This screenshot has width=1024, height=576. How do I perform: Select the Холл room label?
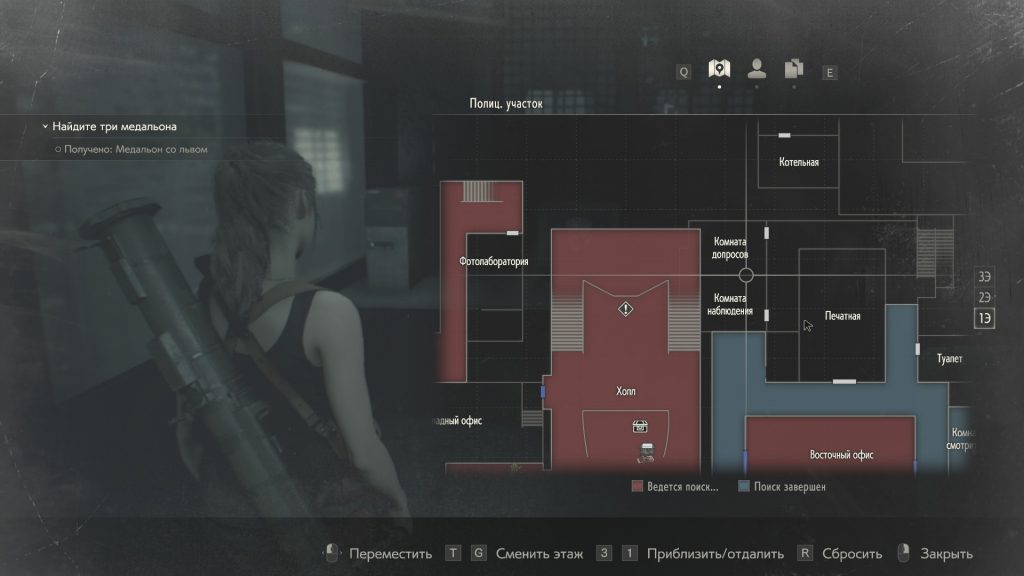[626, 391]
